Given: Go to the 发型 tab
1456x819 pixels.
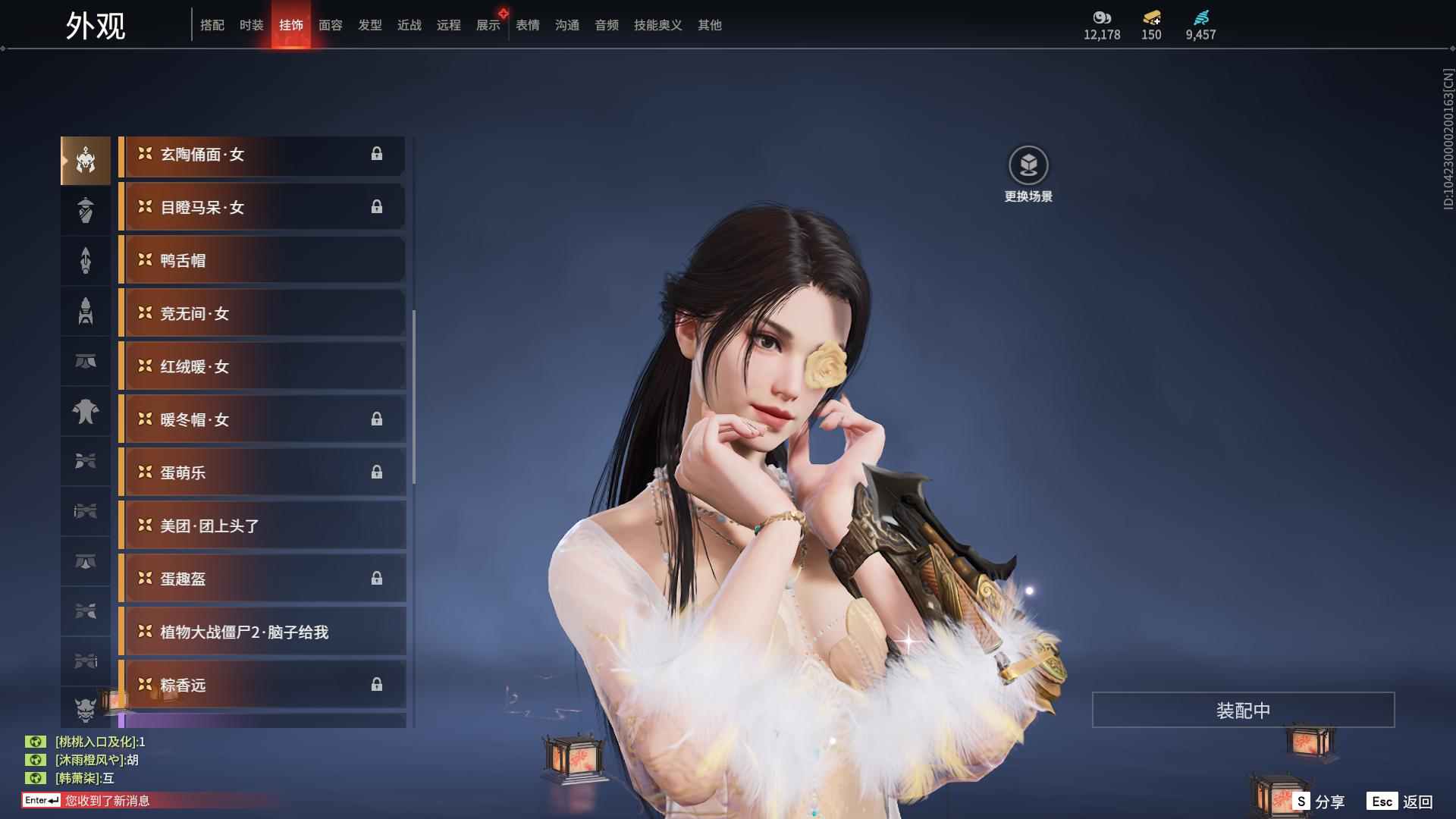Looking at the screenshot, I should coord(369,25).
